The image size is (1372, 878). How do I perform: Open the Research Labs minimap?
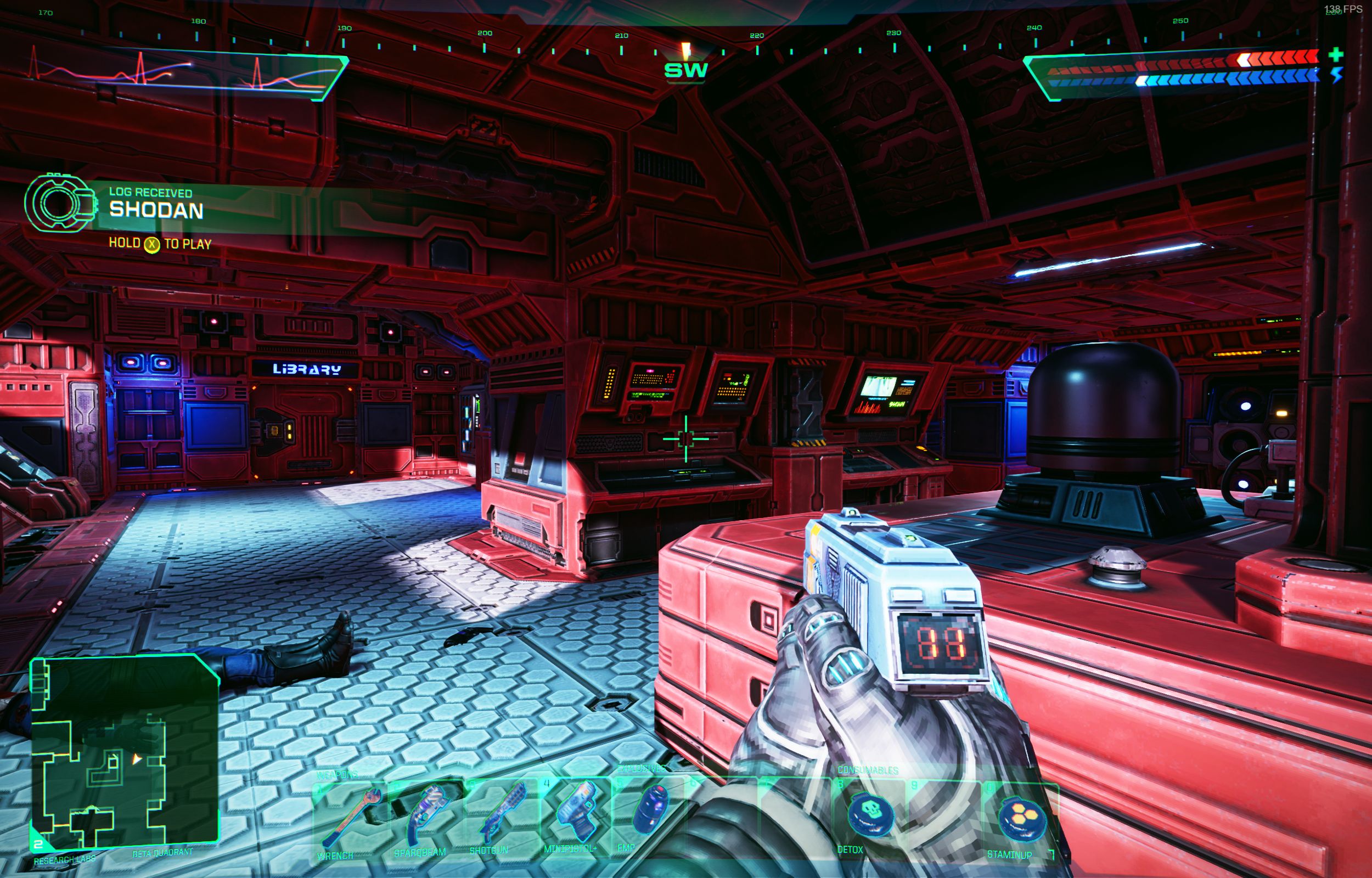point(123,751)
